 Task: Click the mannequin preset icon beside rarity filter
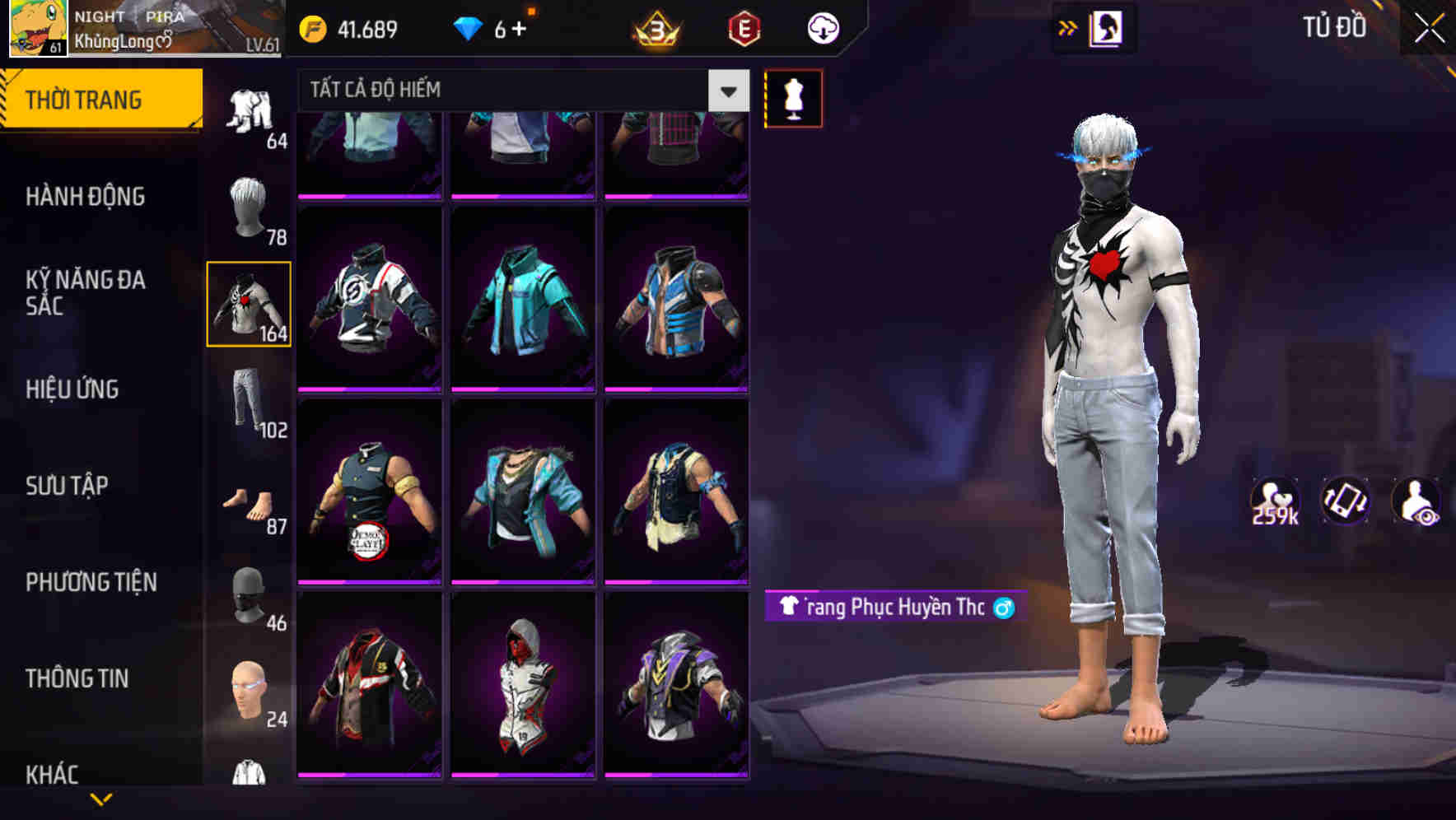793,97
